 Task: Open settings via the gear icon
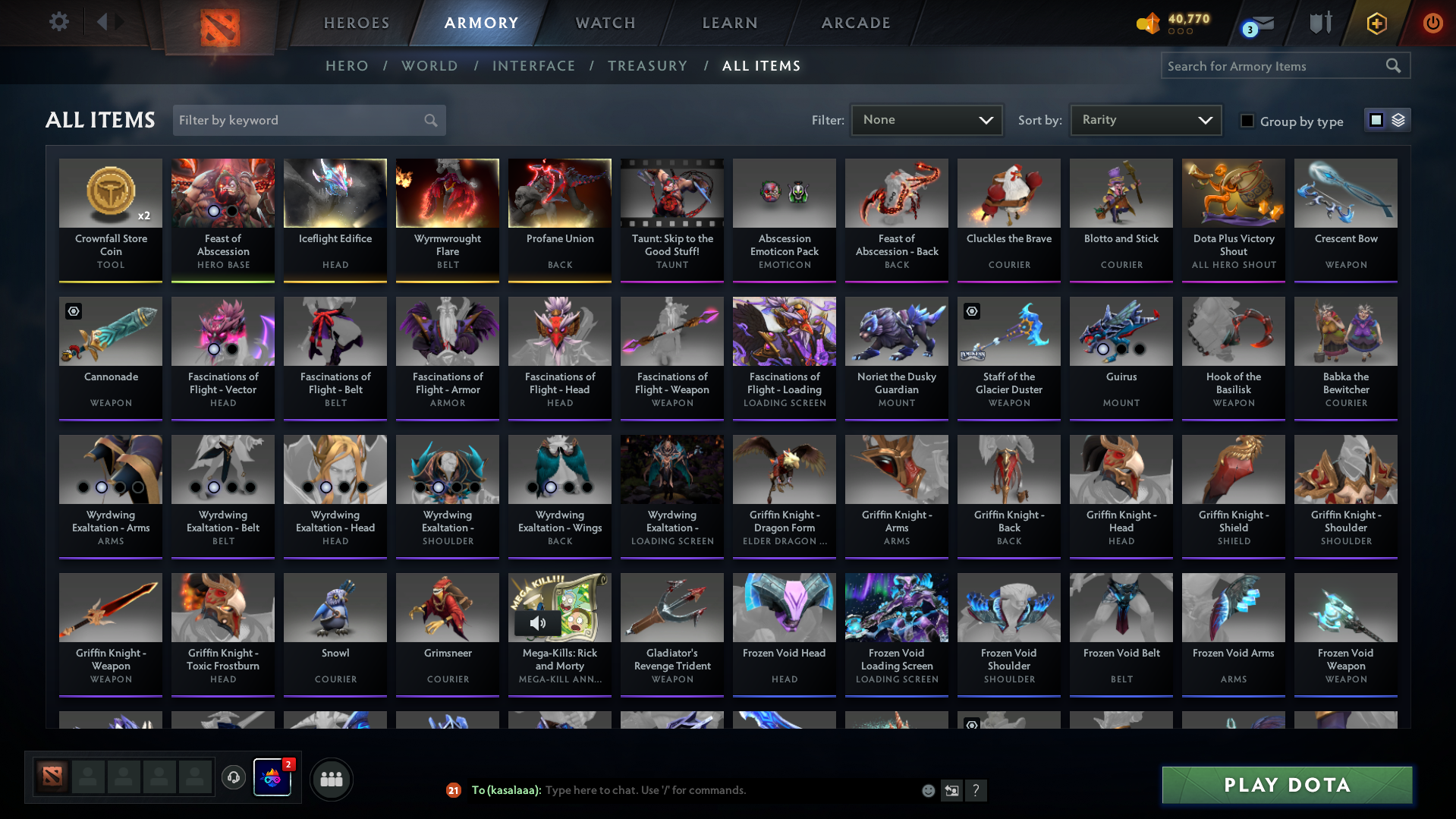point(58,22)
